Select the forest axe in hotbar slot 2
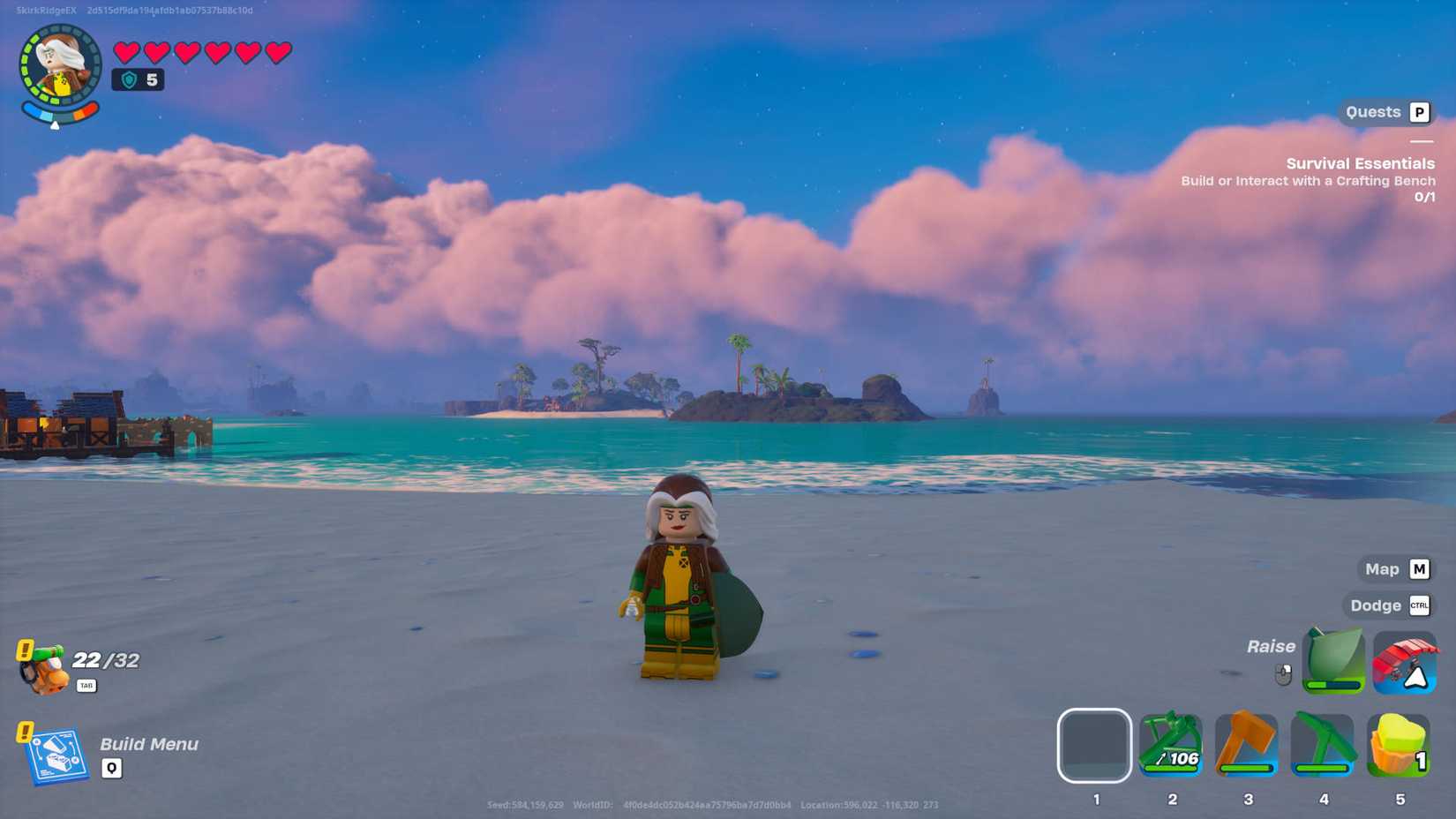1456x819 pixels. 1172,746
